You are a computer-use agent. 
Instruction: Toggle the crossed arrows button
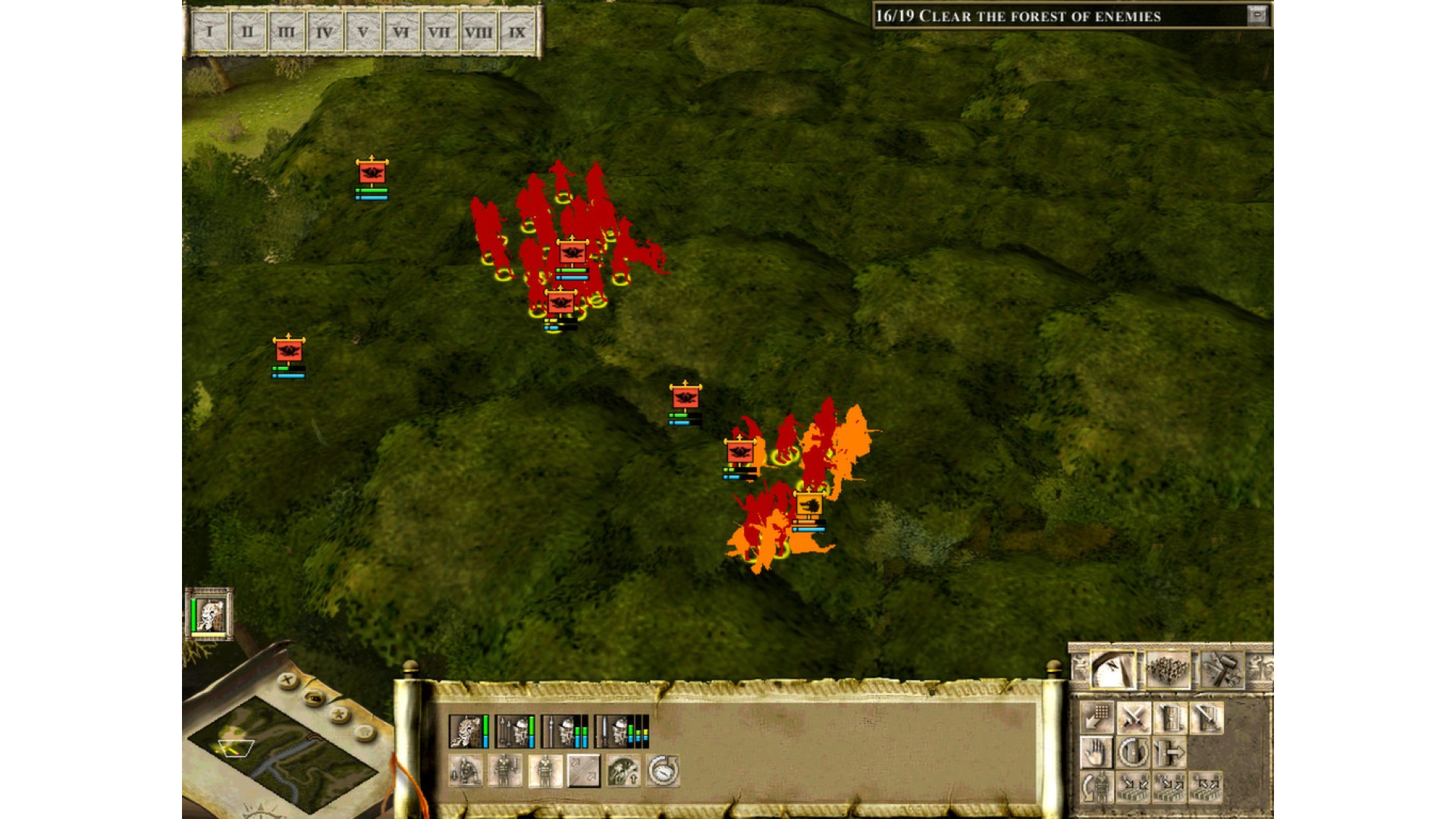(x=584, y=771)
